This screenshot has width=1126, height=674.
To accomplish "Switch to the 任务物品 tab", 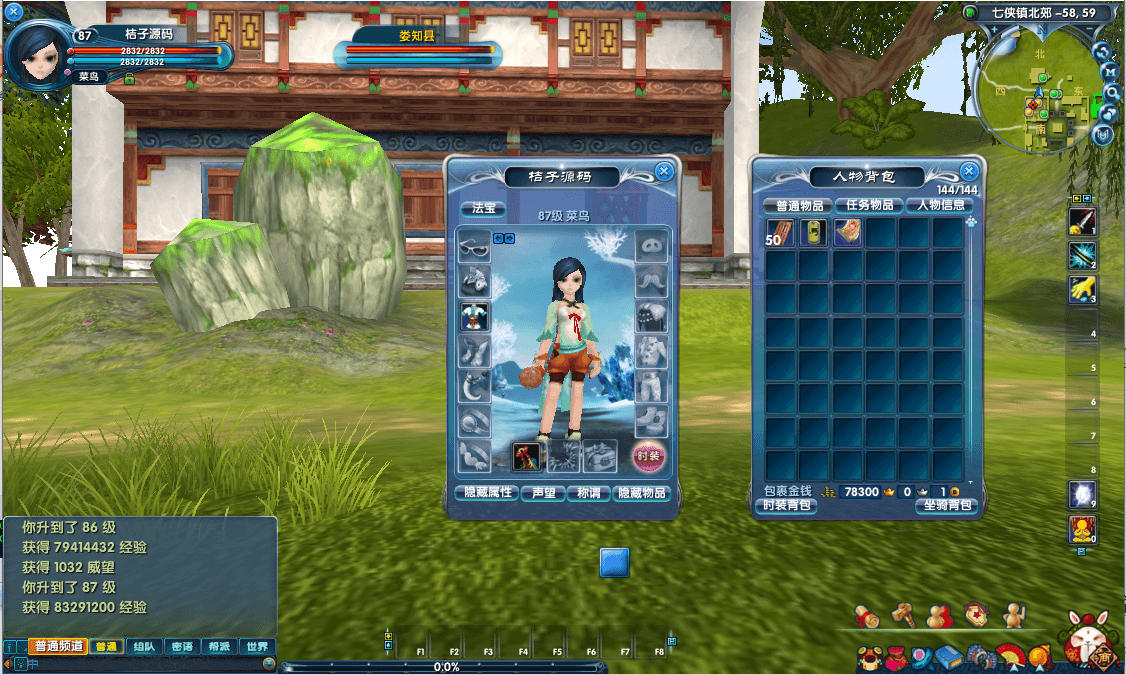I will [x=868, y=205].
